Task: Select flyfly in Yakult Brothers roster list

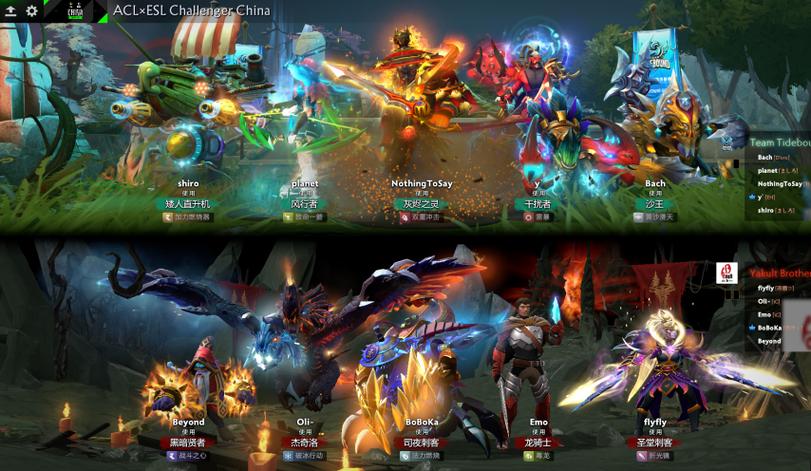Action: 766,289
